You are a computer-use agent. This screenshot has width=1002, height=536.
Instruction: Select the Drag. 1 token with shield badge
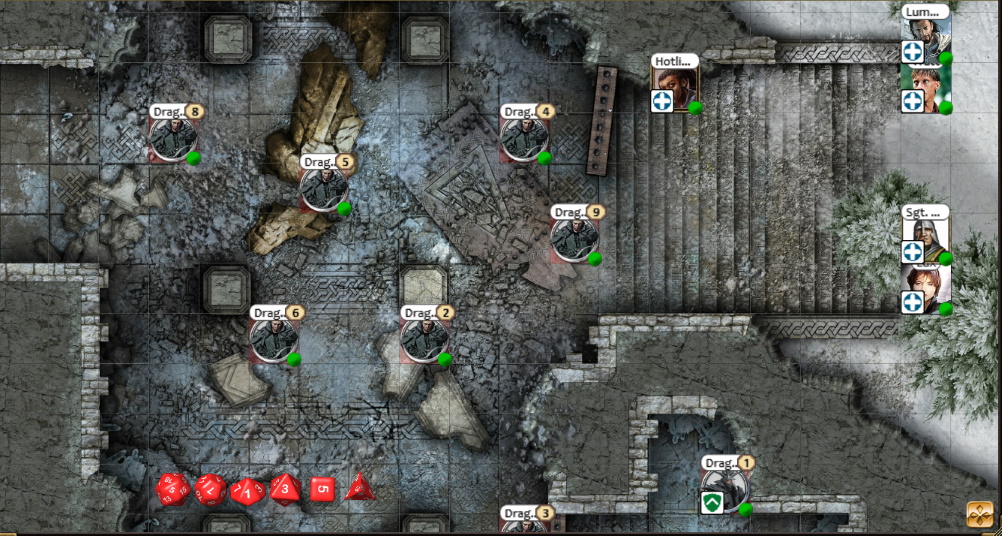tap(726, 489)
